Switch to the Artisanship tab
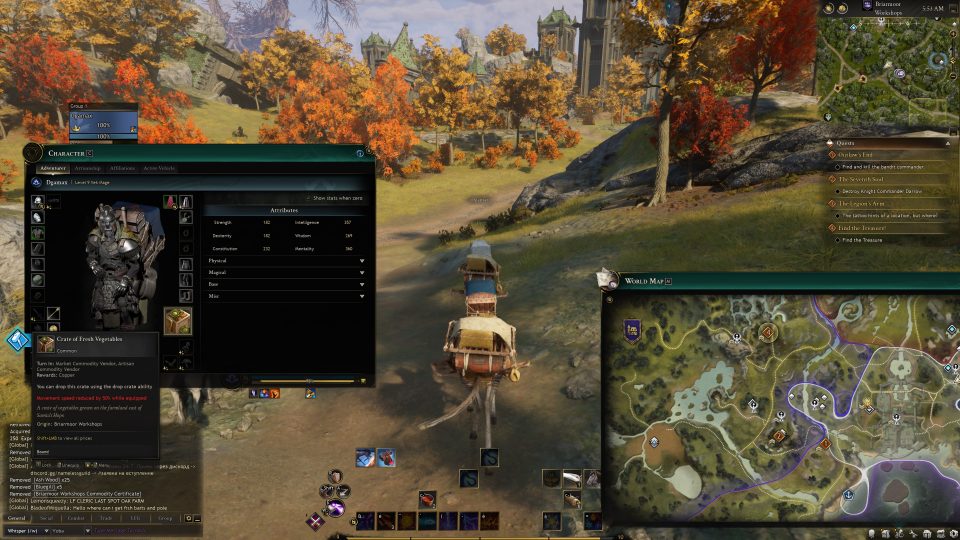The height and width of the screenshot is (540, 960). (x=88, y=168)
